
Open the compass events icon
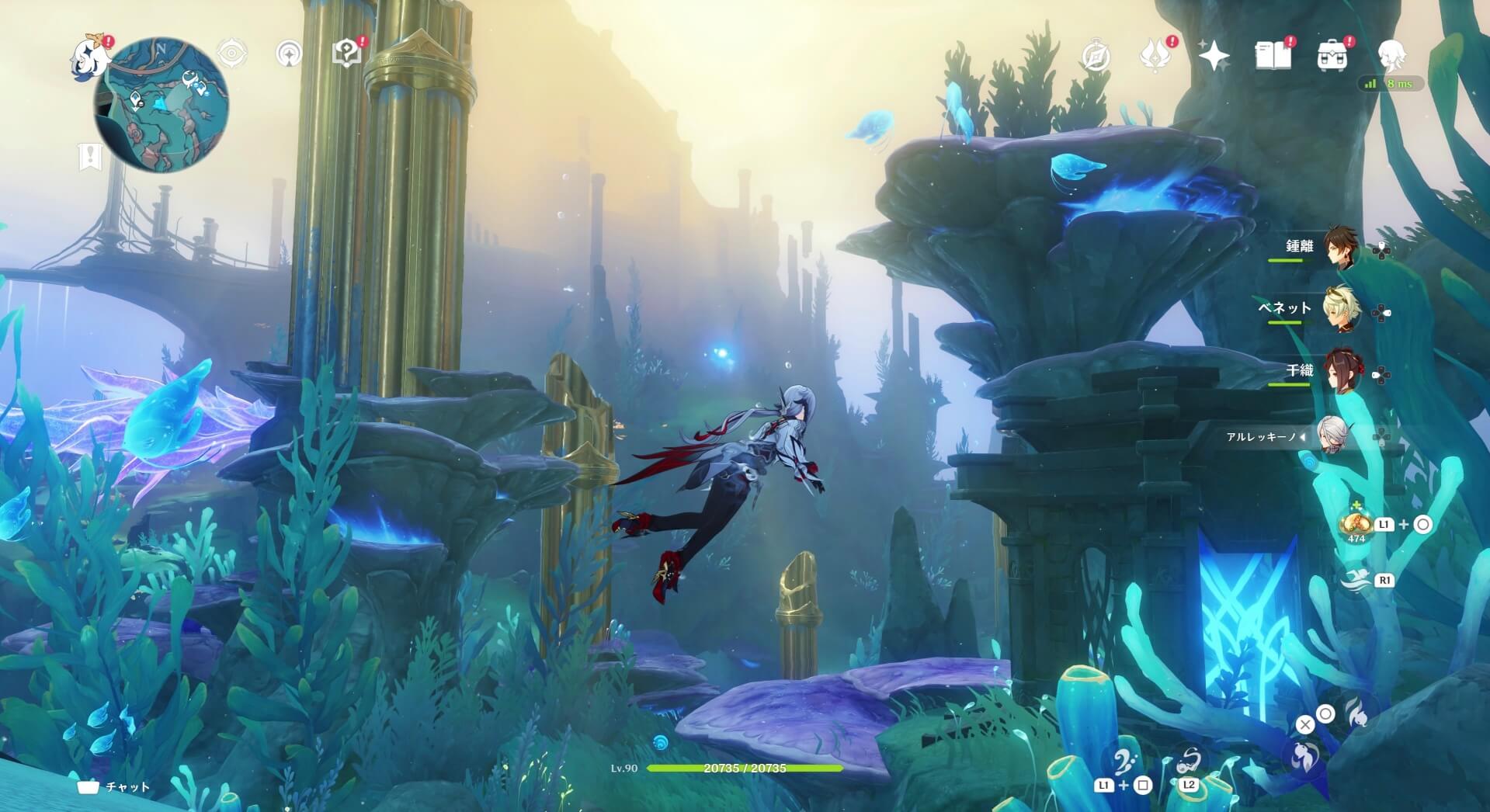click(1096, 56)
